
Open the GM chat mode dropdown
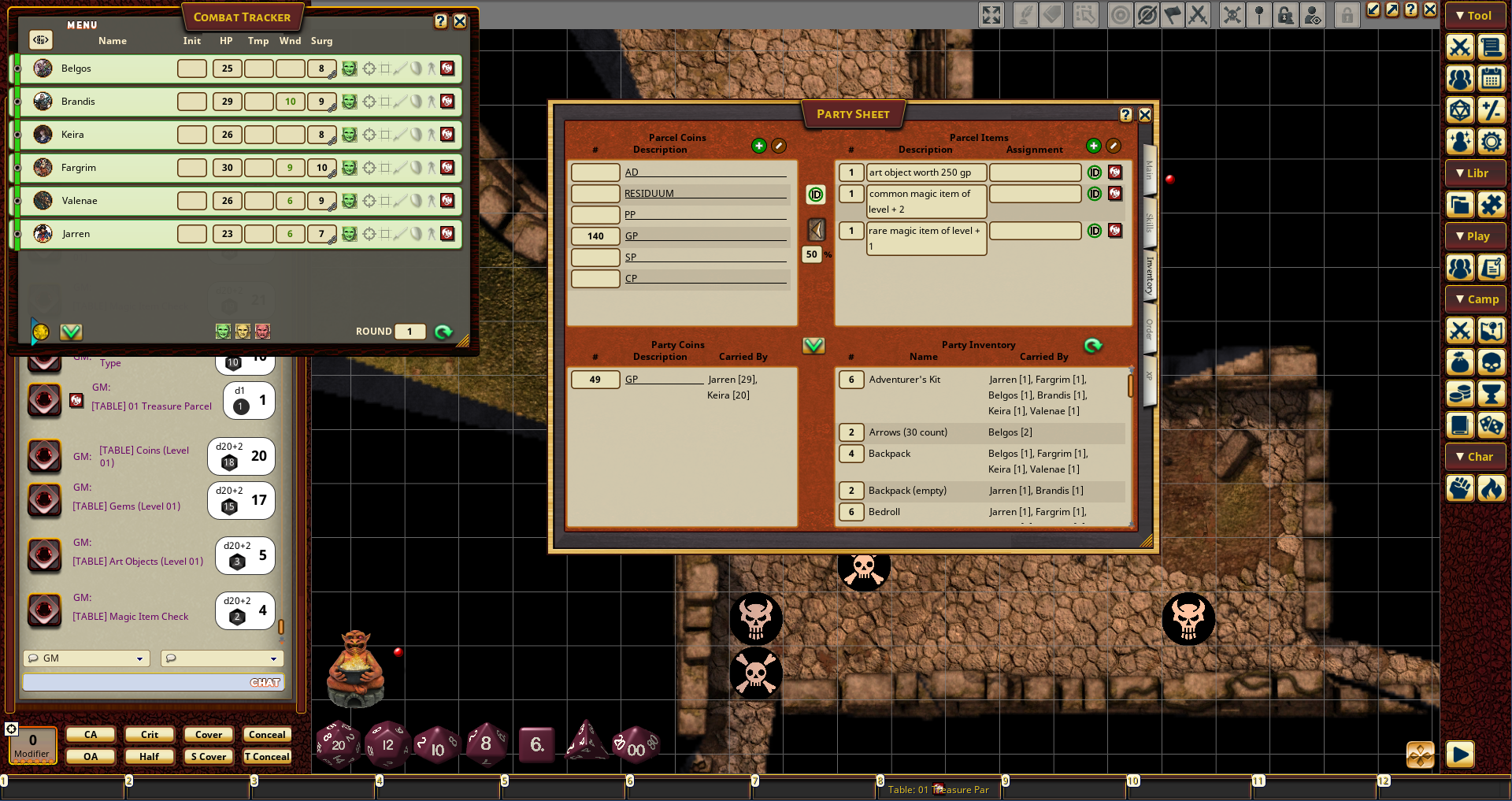coord(87,658)
